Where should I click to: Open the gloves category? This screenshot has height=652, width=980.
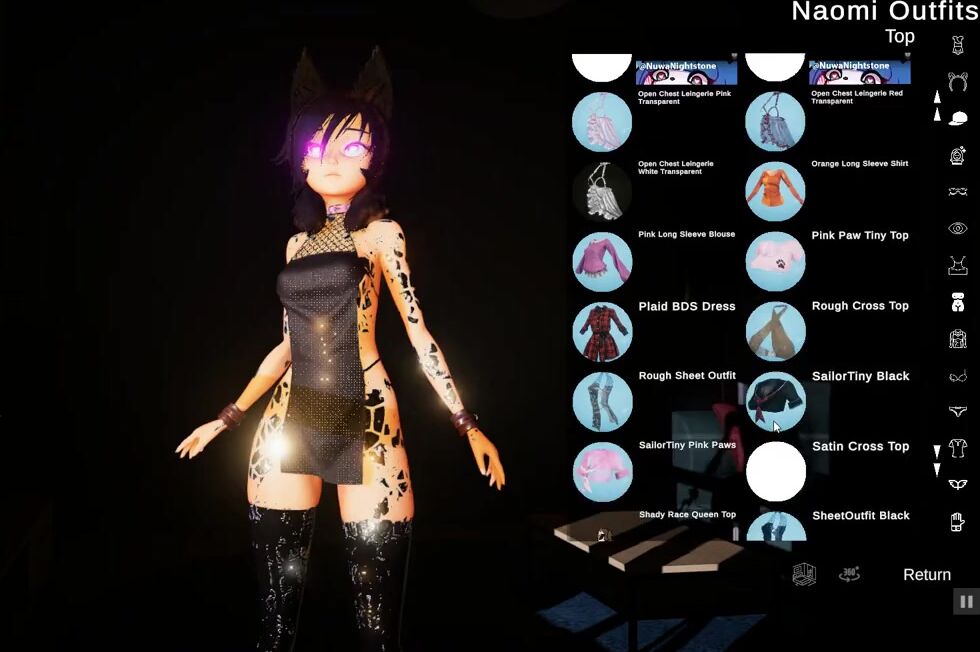[x=957, y=521]
